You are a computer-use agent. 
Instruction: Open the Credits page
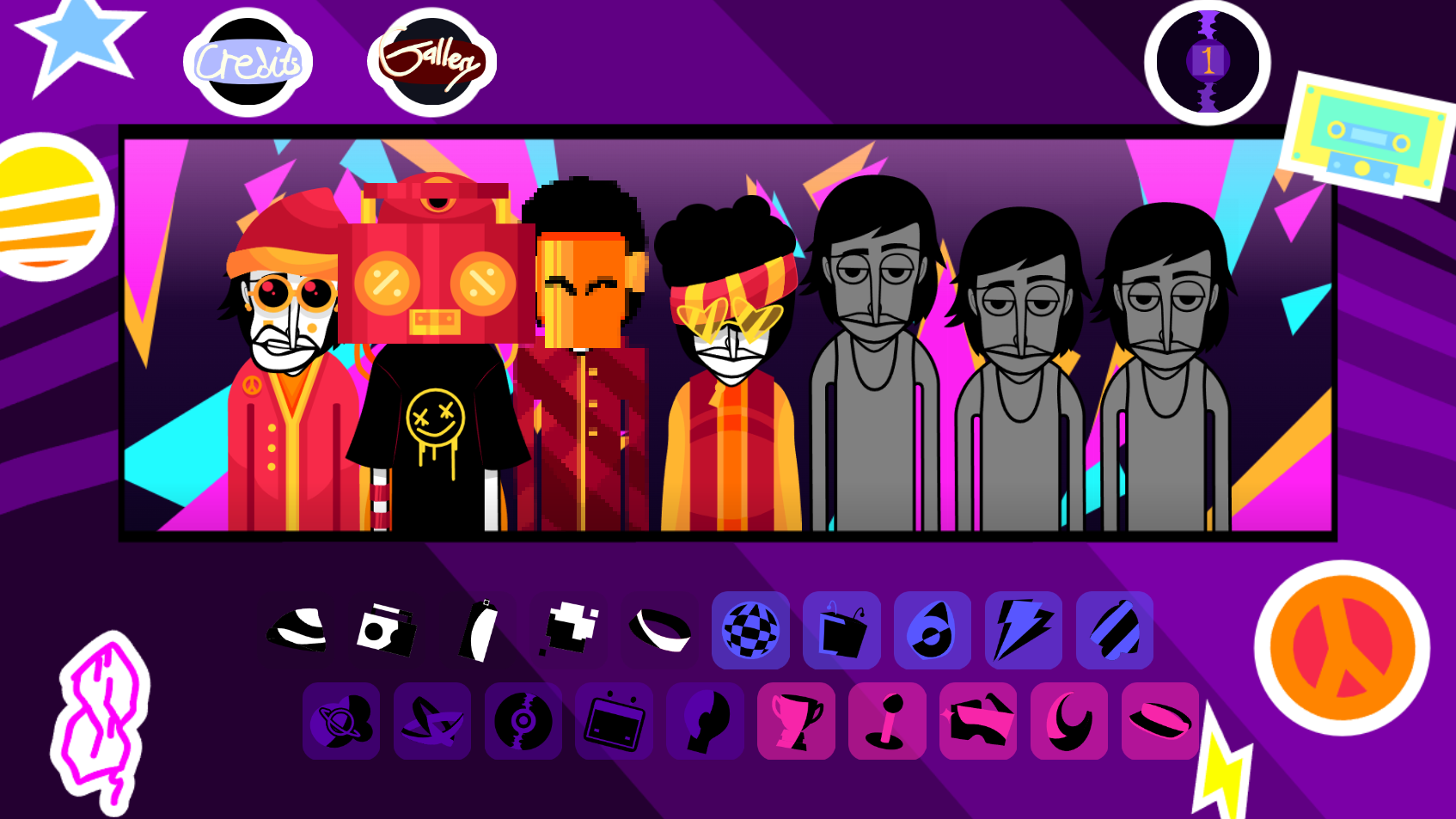click(247, 60)
